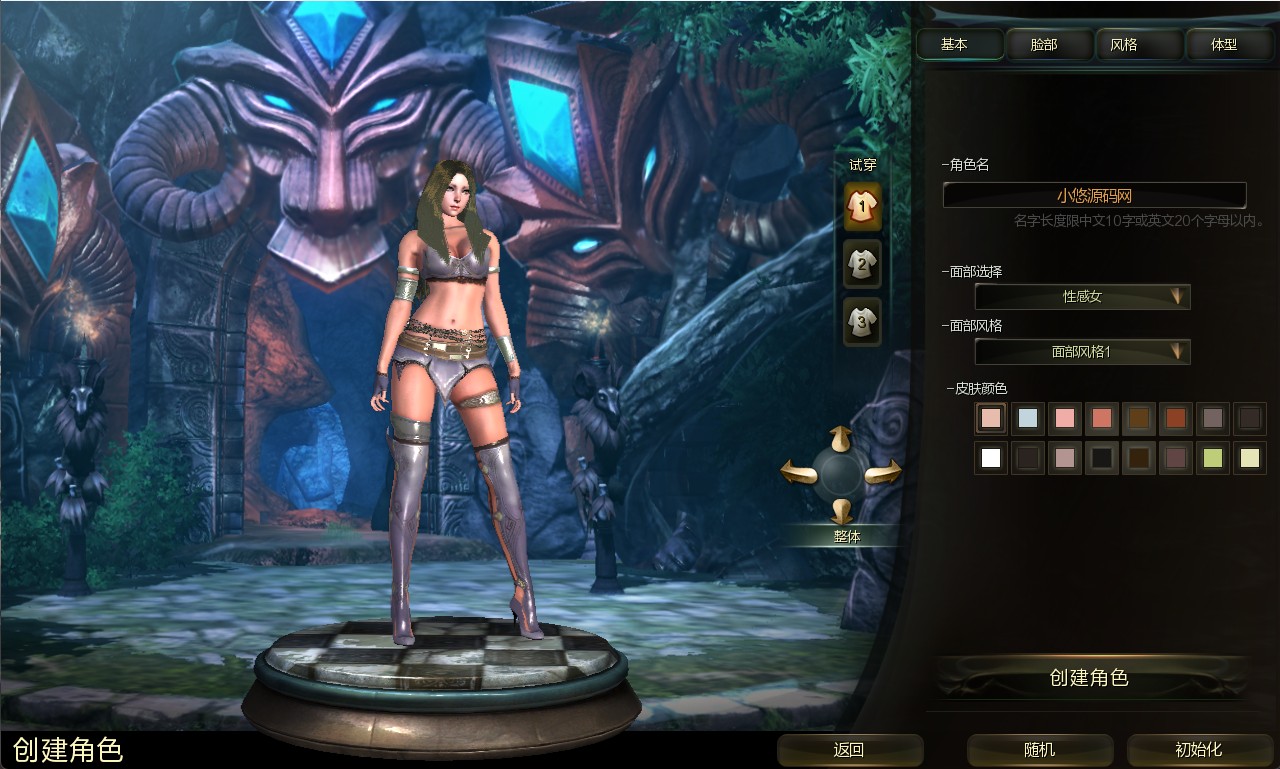Screen dimensions: 1280x769
Task: Click the 角色名 name input field
Action: click(x=1094, y=196)
